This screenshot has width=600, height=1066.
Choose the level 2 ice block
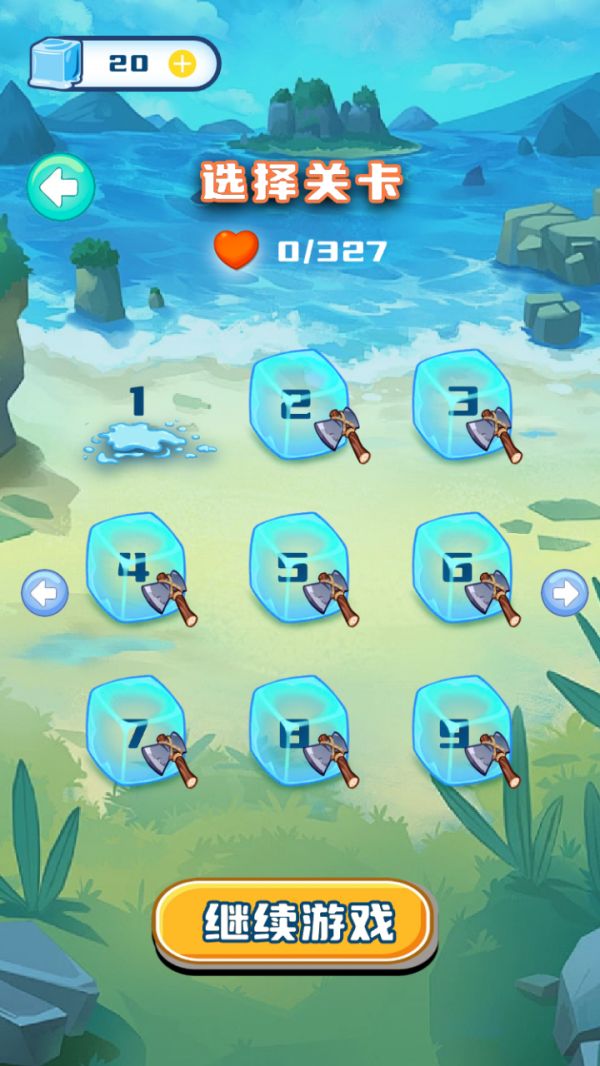pos(298,407)
